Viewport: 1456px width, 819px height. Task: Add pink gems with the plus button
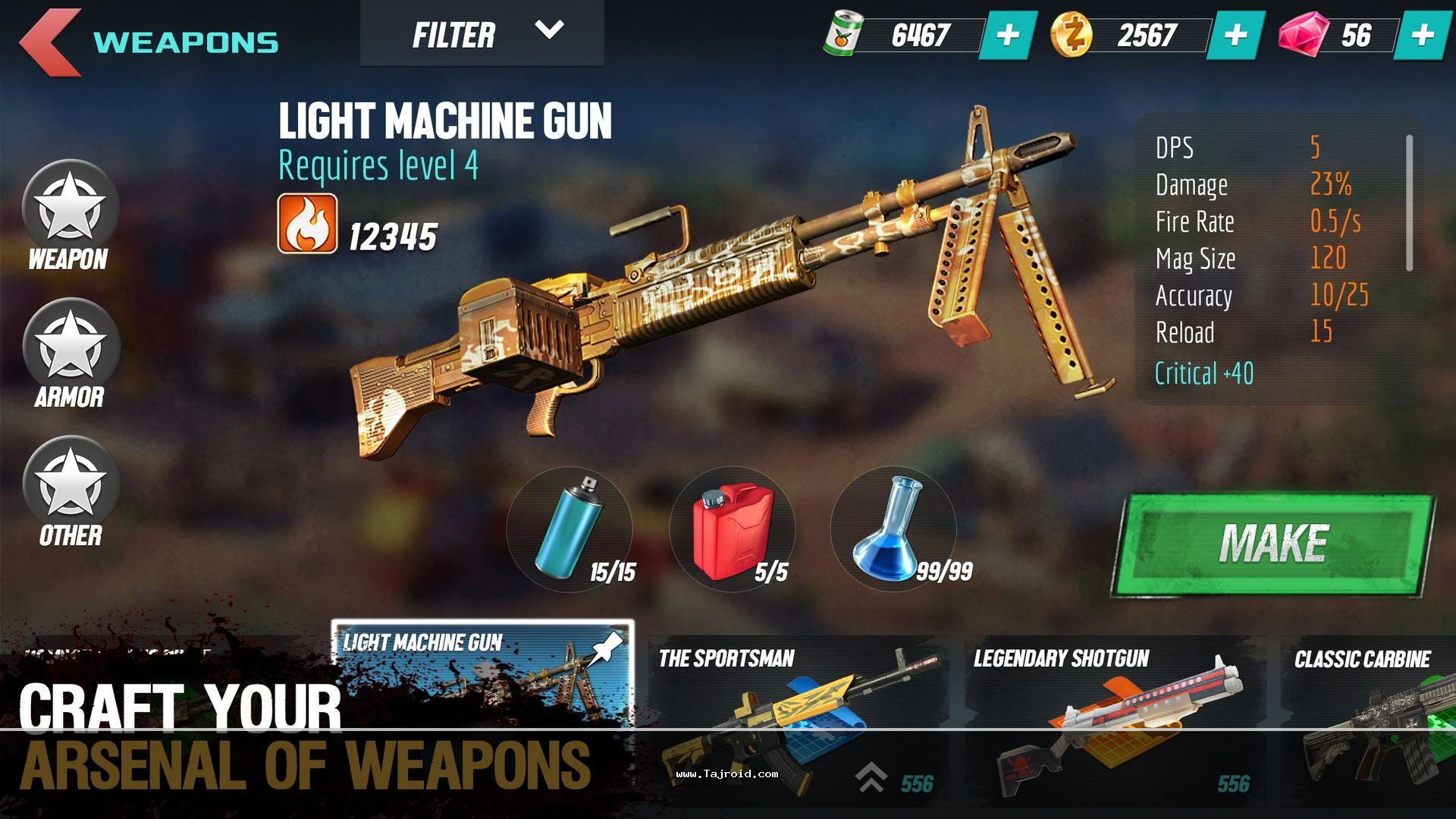coord(1423,35)
